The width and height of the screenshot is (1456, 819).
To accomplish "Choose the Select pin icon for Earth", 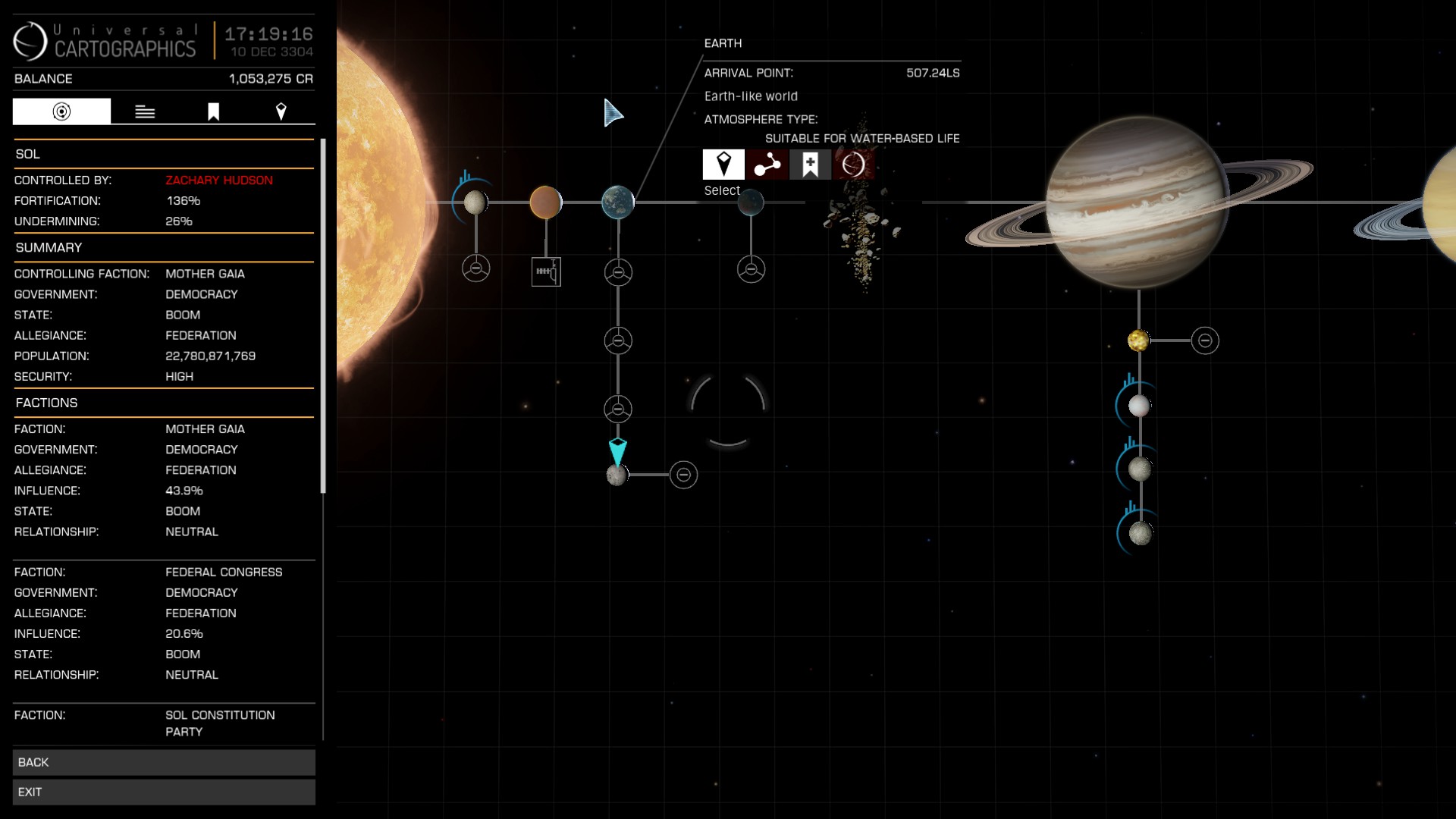I will click(723, 164).
